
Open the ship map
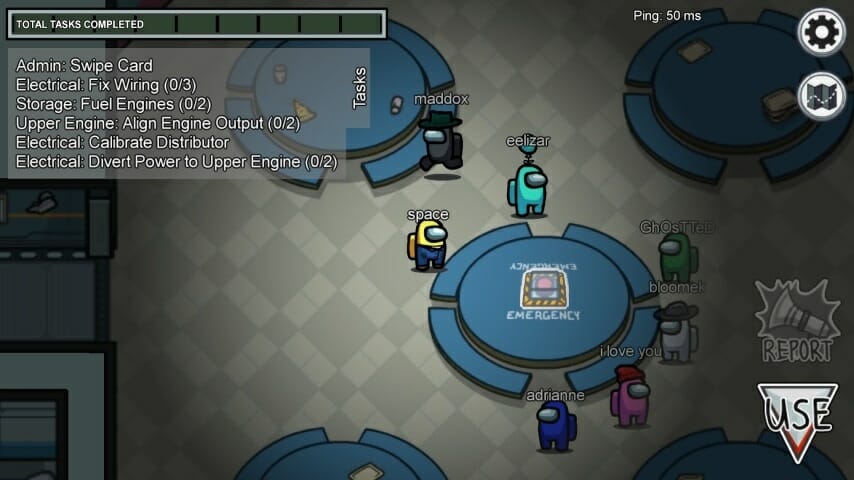click(821, 97)
